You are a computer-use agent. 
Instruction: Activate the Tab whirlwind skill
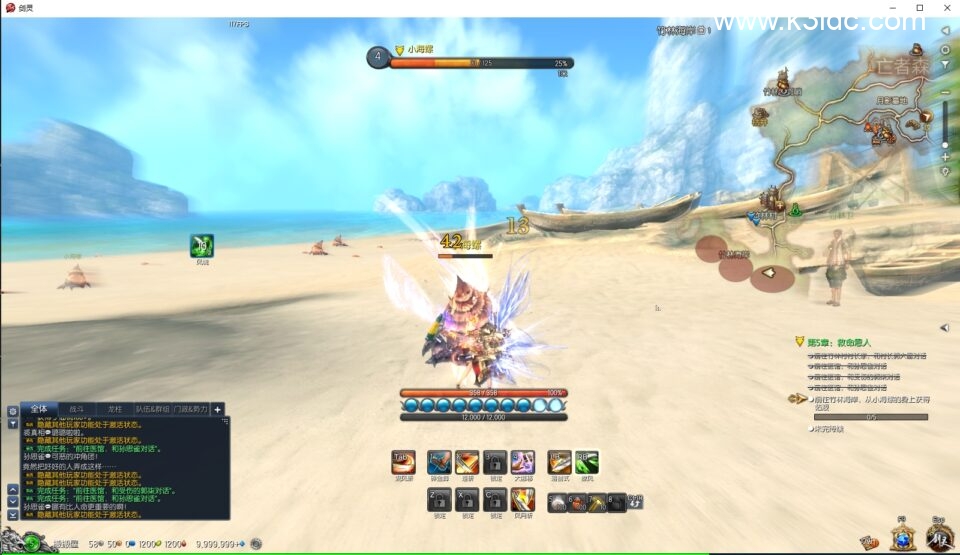tap(403, 462)
